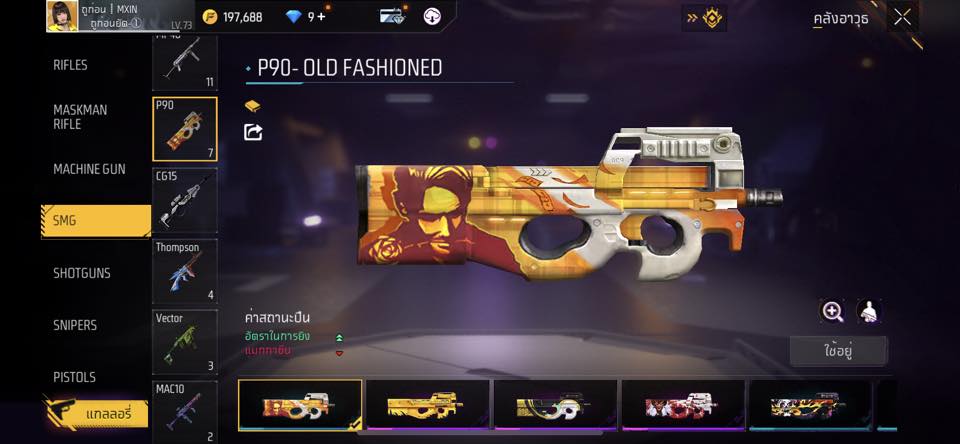Screen dimensions: 960x444
Task: Select the red floral P90 skin thumbnail
Action: (x=684, y=405)
